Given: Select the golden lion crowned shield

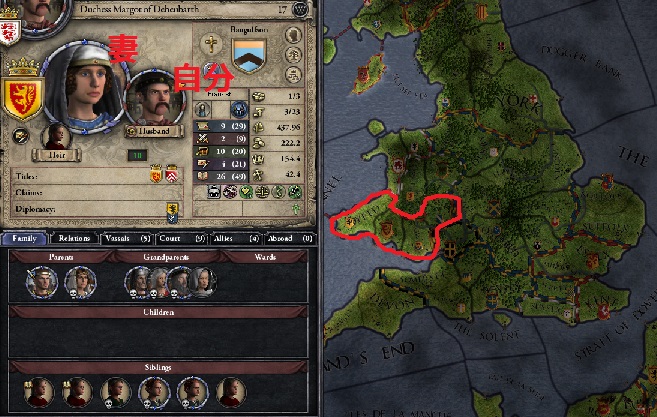Looking at the screenshot, I should point(20,94).
